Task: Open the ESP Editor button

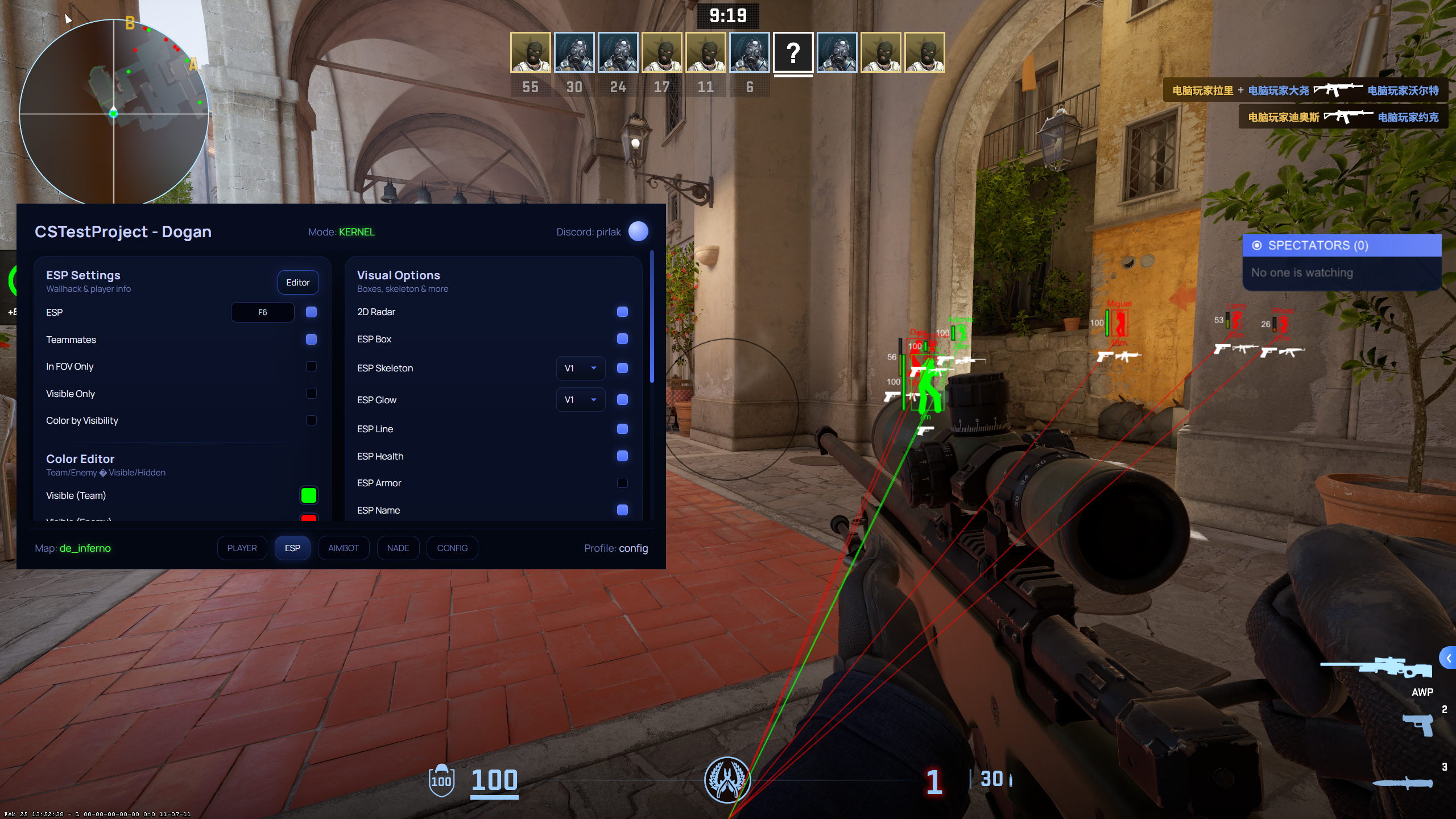Action: (x=297, y=283)
